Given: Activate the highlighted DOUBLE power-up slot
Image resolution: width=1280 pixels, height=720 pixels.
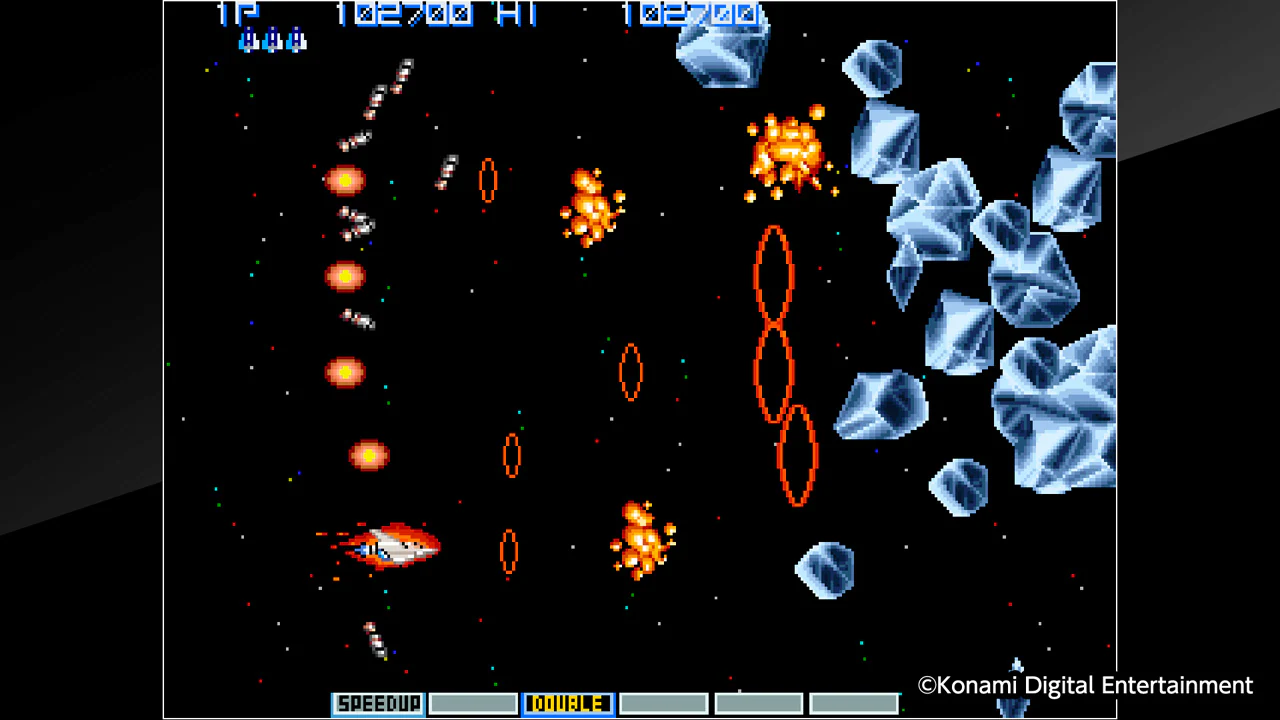Looking at the screenshot, I should click(x=567, y=703).
